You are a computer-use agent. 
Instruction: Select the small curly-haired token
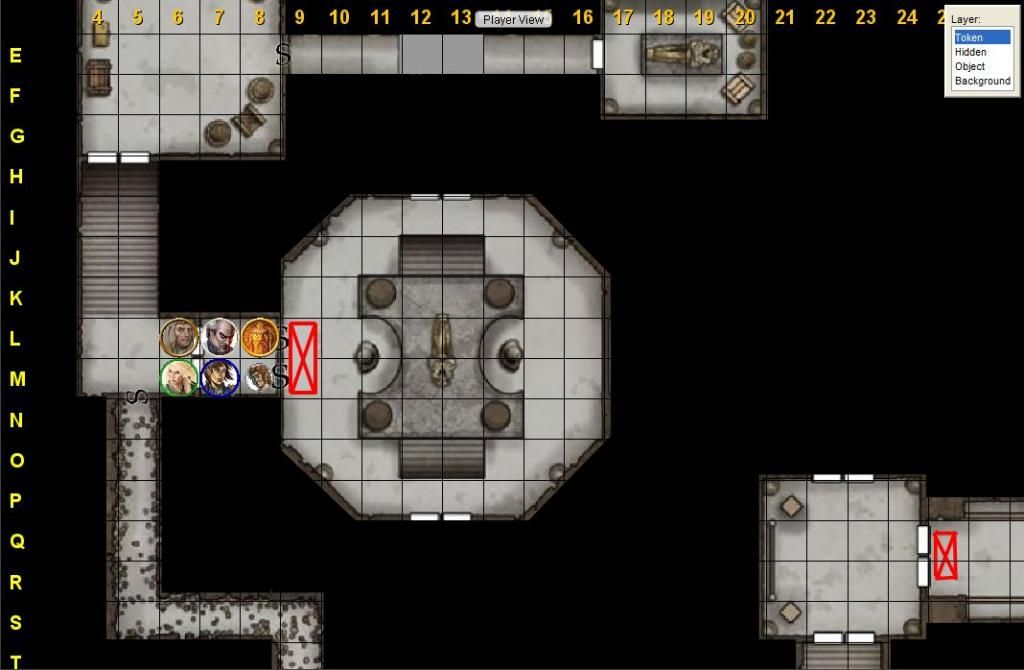(258, 378)
